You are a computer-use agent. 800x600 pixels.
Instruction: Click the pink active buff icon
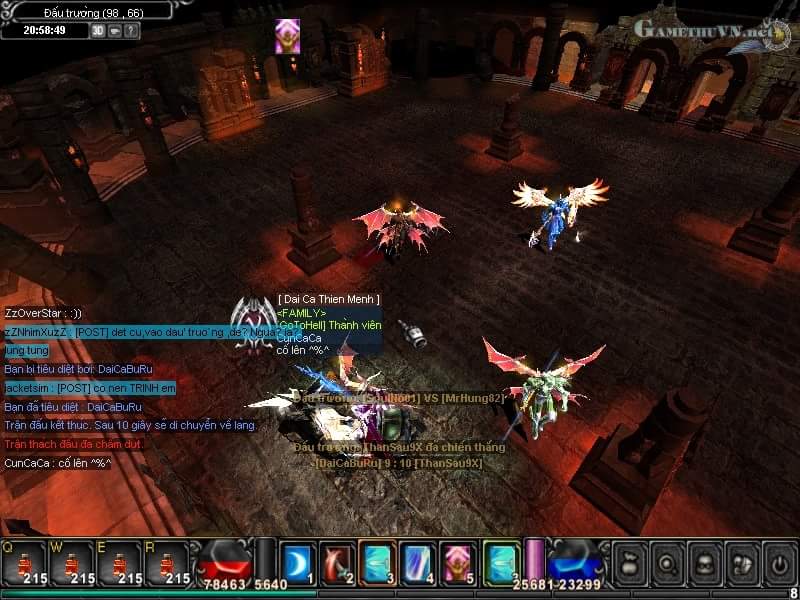[x=288, y=36]
